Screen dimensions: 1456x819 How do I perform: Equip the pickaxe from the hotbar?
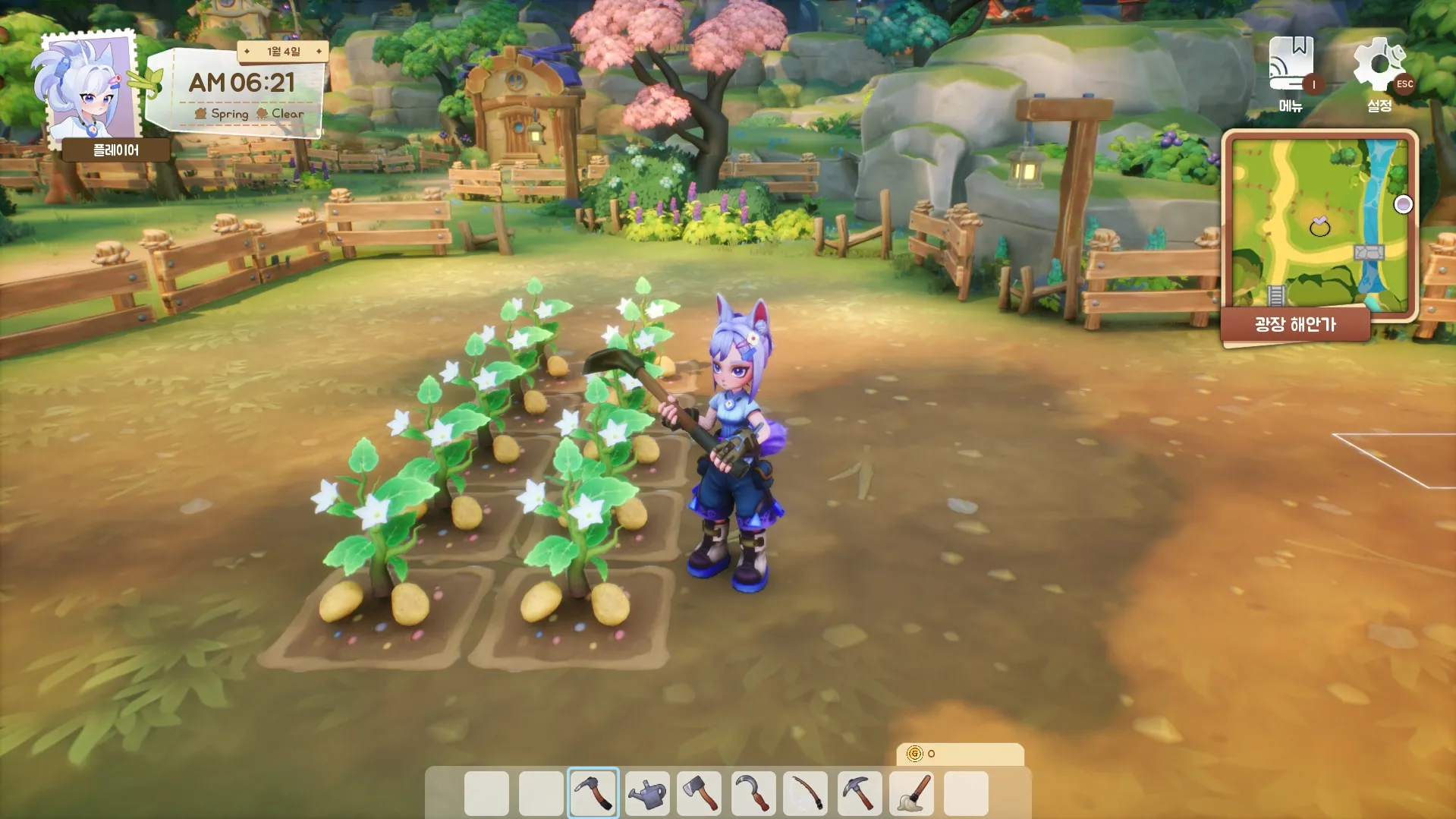click(x=860, y=793)
